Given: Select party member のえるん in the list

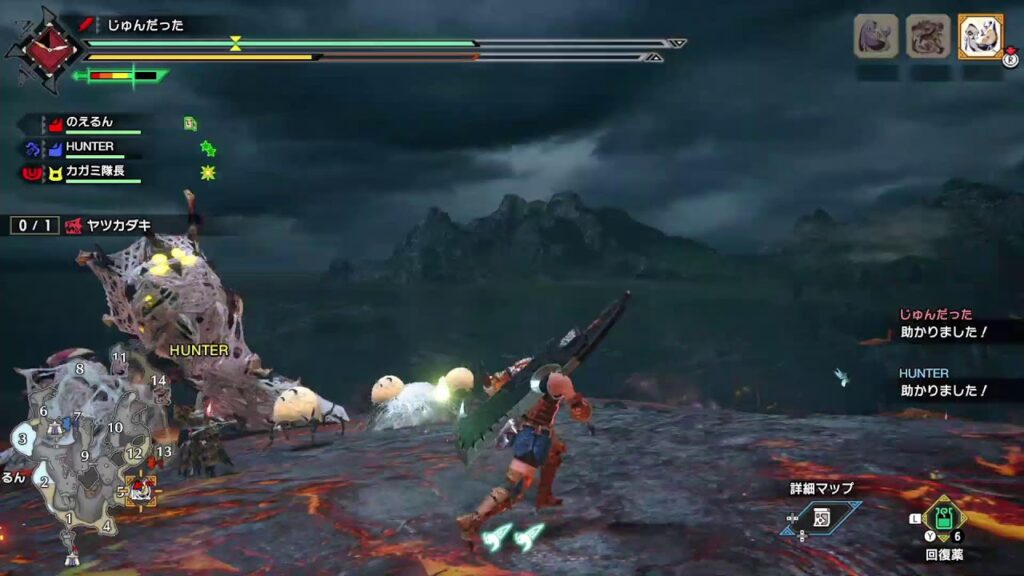Looking at the screenshot, I should tap(90, 123).
